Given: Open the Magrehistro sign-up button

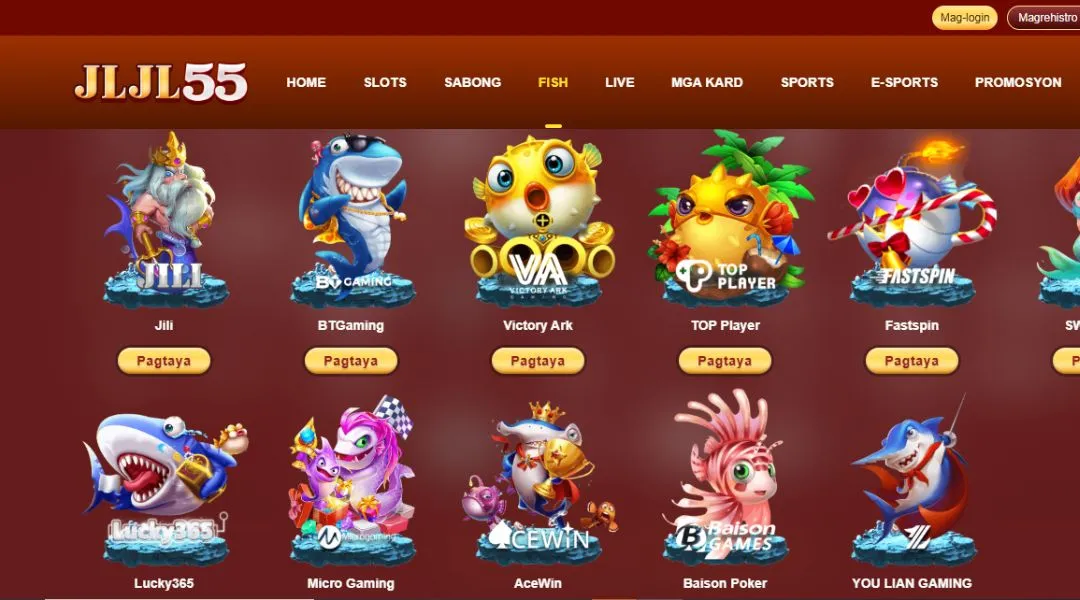Looking at the screenshot, I should (x=1045, y=18).
